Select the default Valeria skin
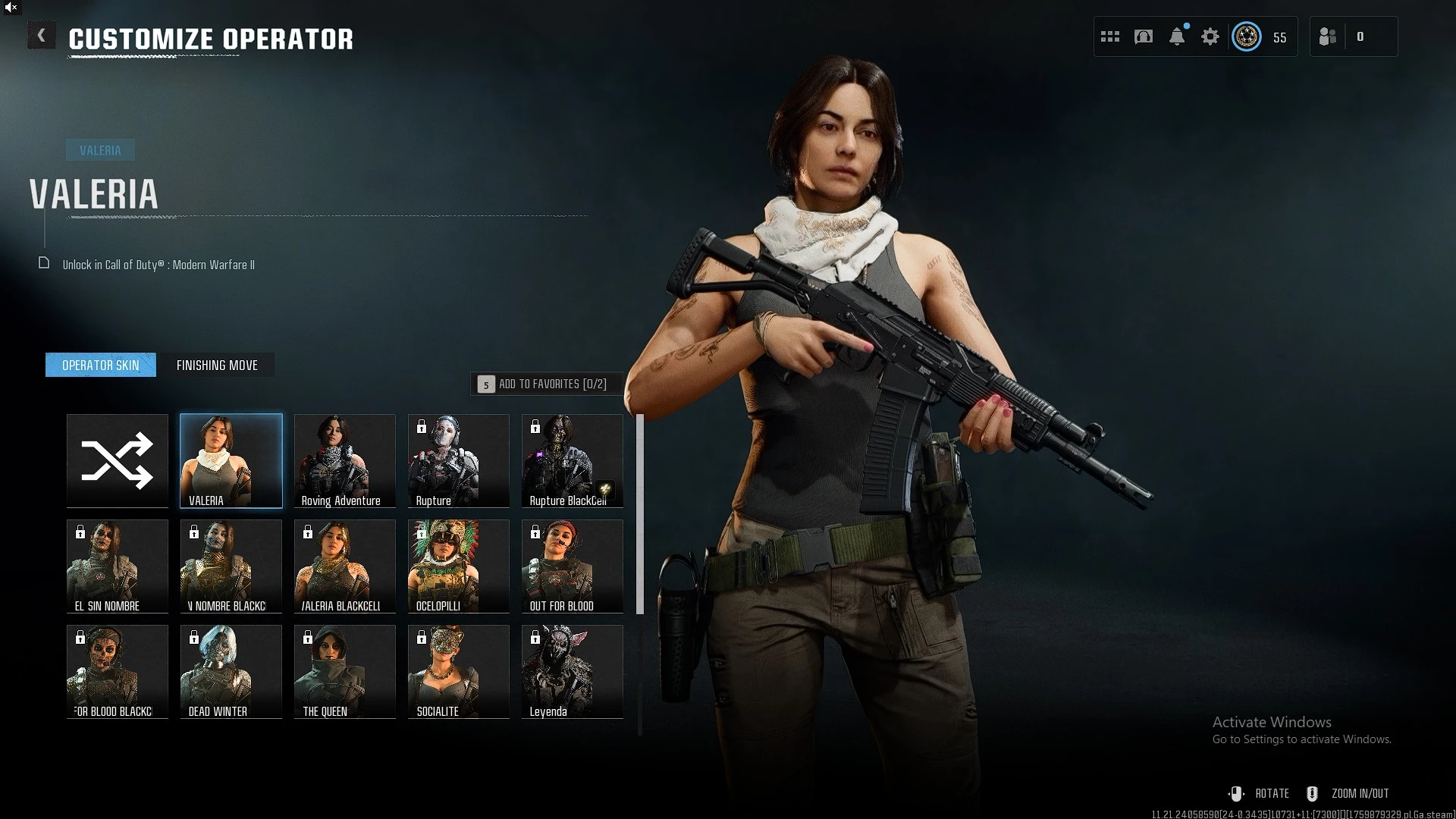Image resolution: width=1456 pixels, height=819 pixels. coord(231,460)
